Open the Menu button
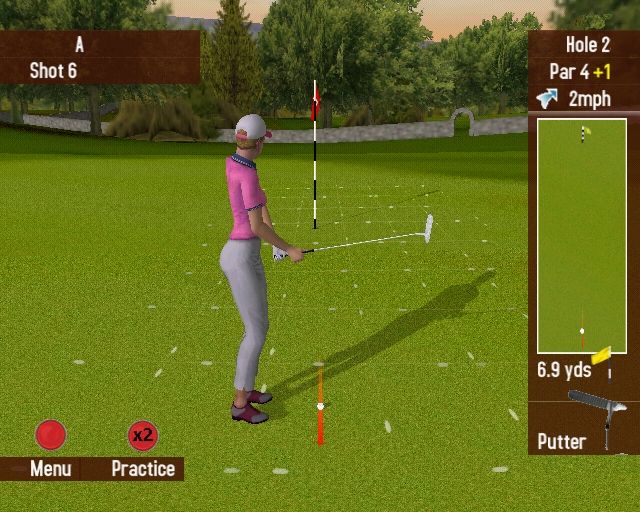 click(50, 436)
